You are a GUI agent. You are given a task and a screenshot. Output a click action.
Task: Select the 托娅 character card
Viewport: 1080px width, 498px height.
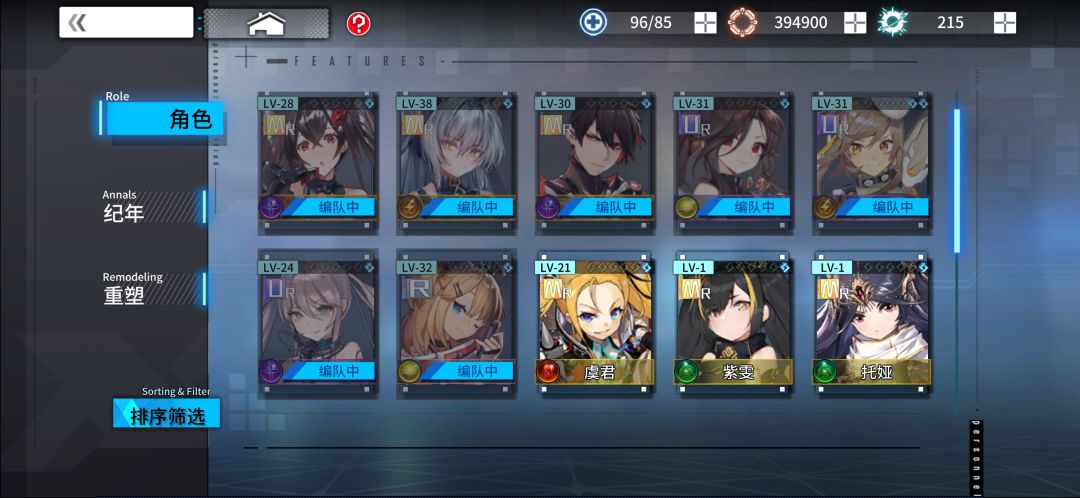871,323
